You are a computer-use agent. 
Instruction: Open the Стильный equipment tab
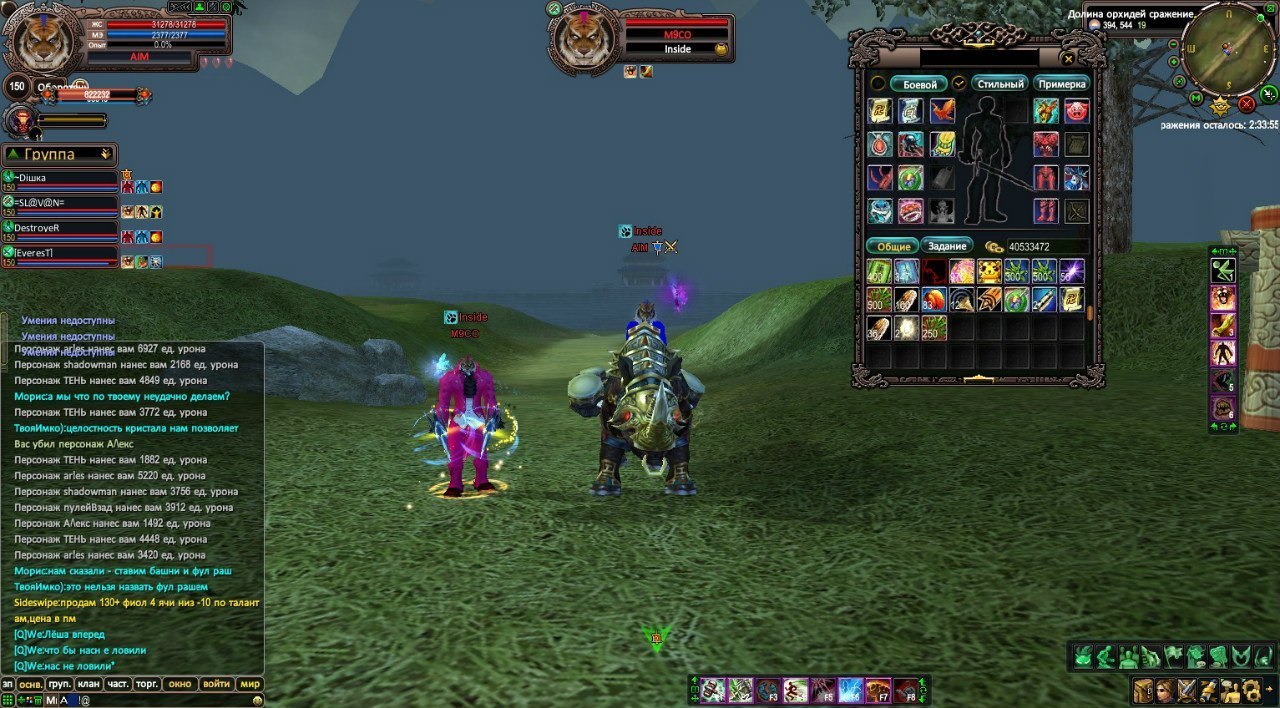click(x=999, y=85)
